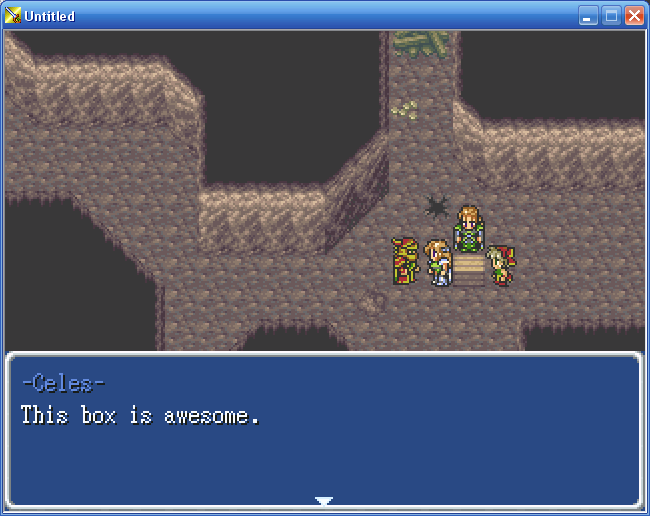Advance dialogue with the white arrow indicator

[x=323, y=500]
